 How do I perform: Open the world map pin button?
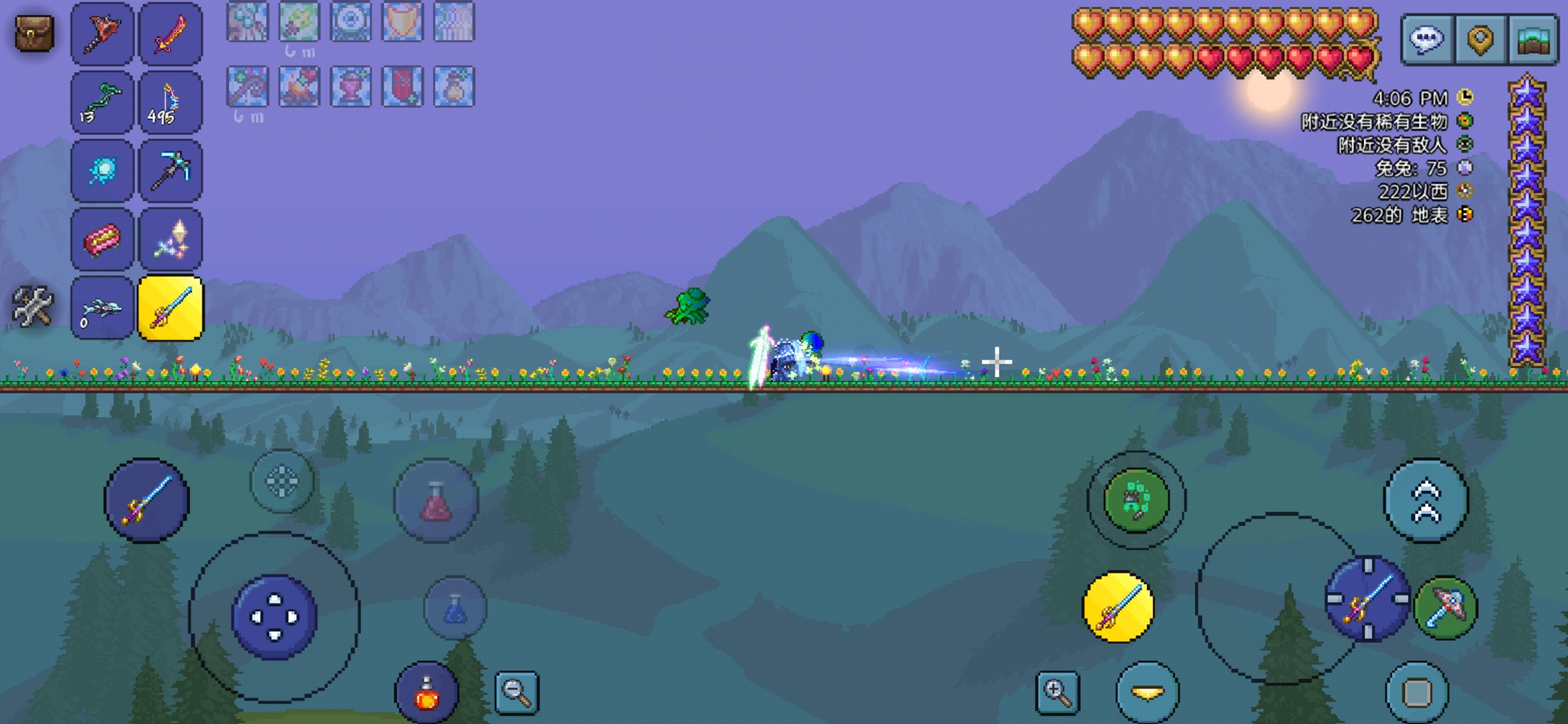1480,40
